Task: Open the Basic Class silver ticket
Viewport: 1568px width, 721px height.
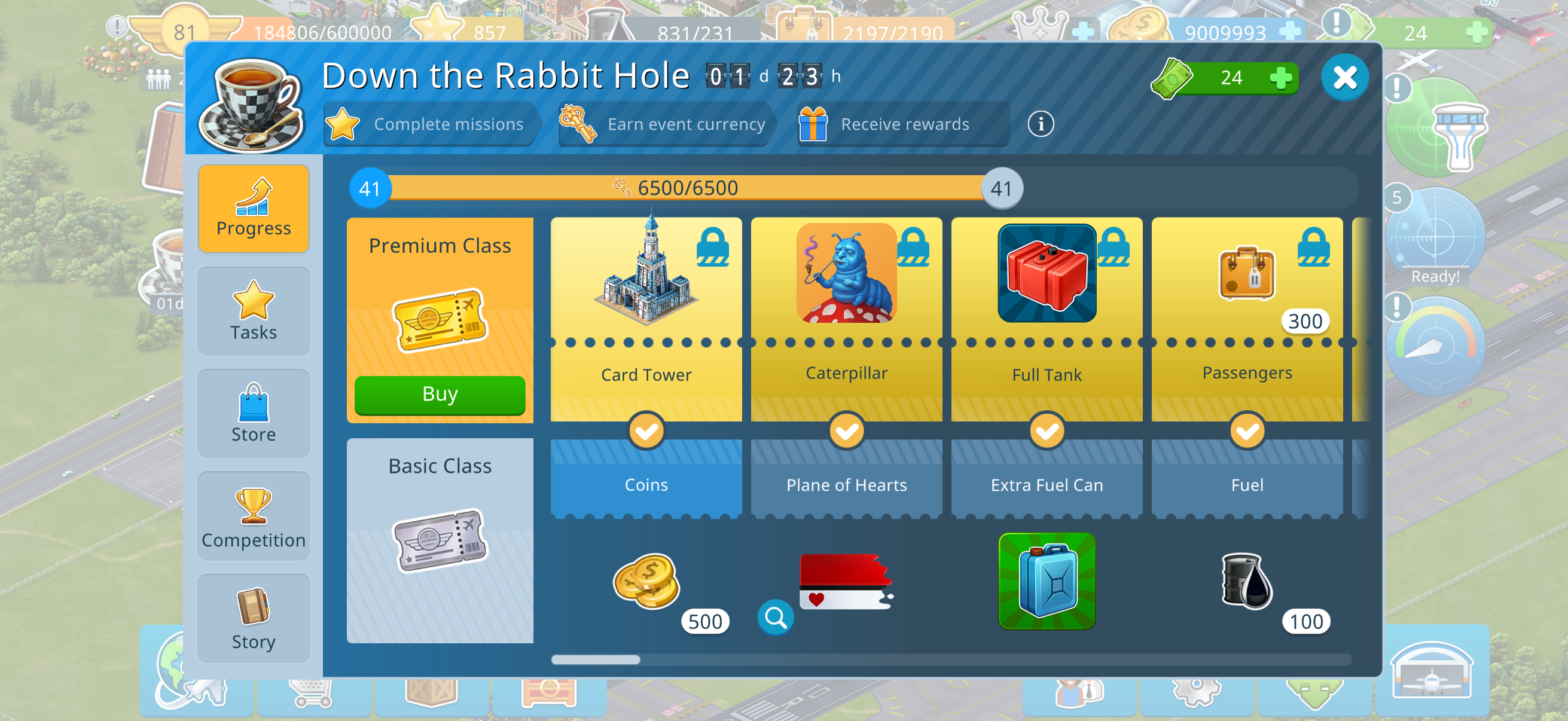Action: coord(440,540)
